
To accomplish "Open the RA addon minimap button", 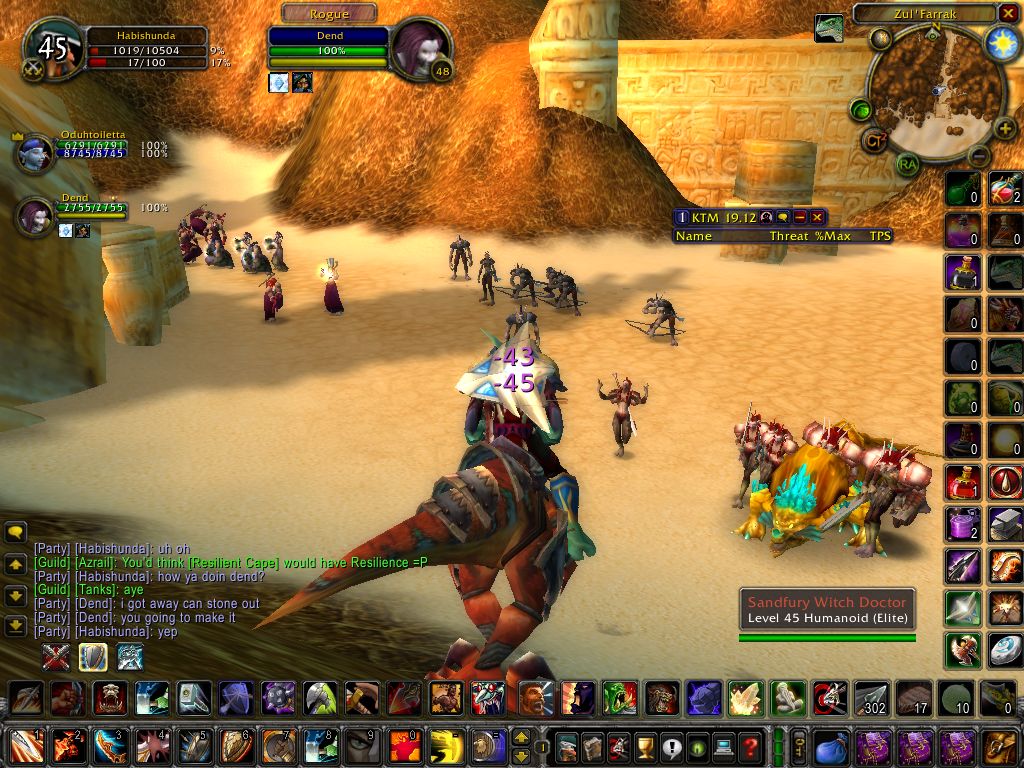I will (907, 164).
